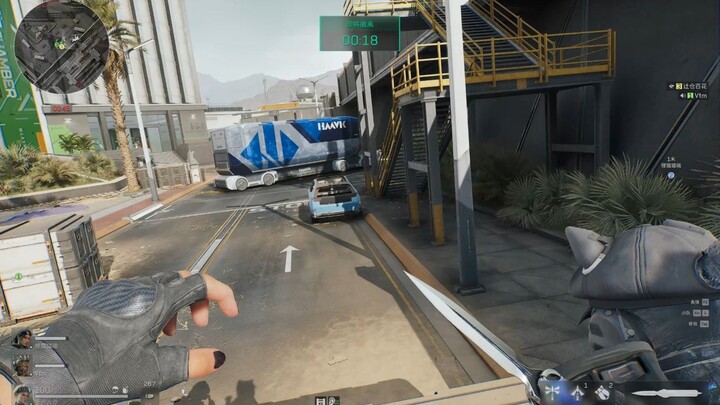
Task: Choose the throwing knife equipment slot
Action: click(577, 391)
